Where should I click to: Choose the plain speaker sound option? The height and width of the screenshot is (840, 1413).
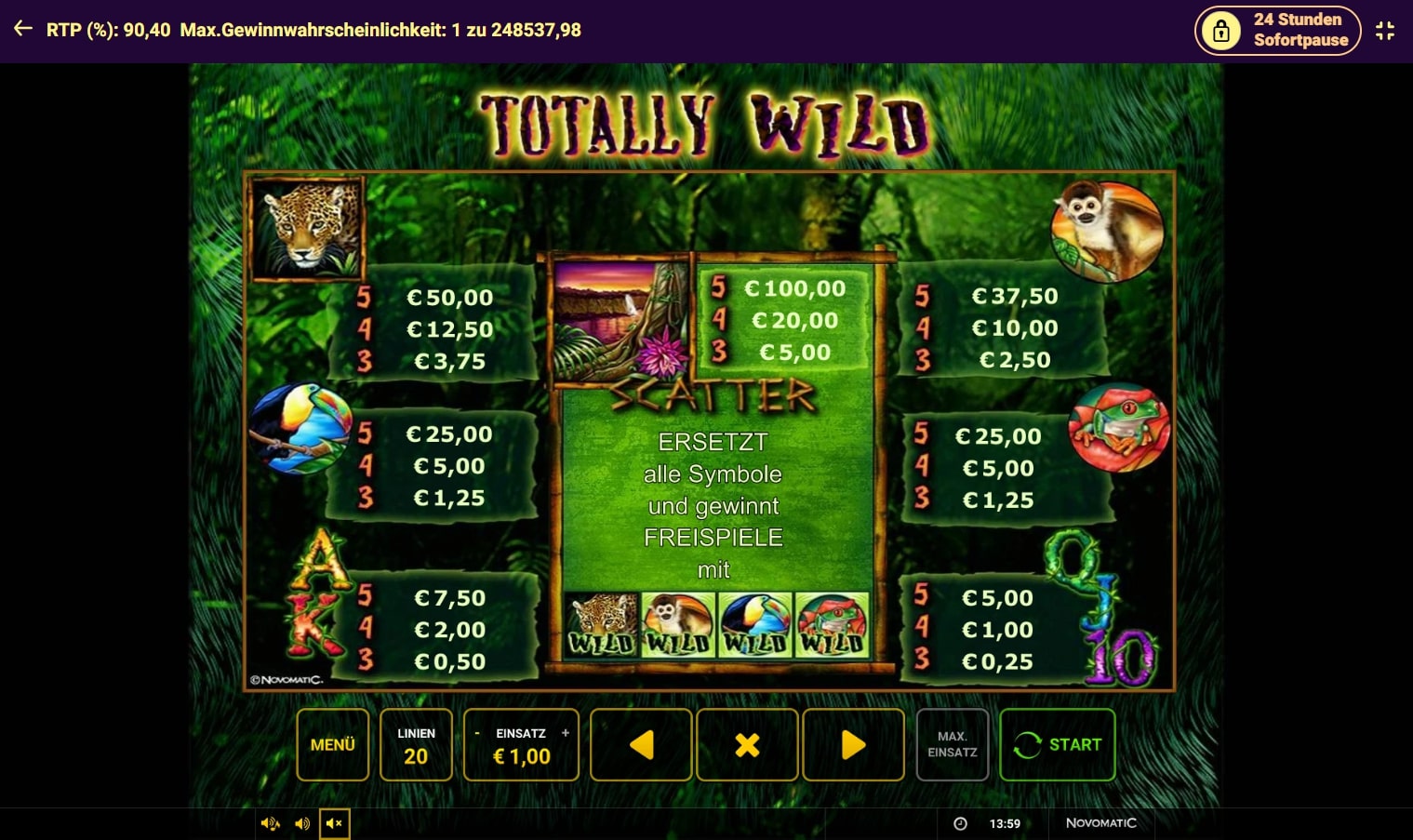302,823
